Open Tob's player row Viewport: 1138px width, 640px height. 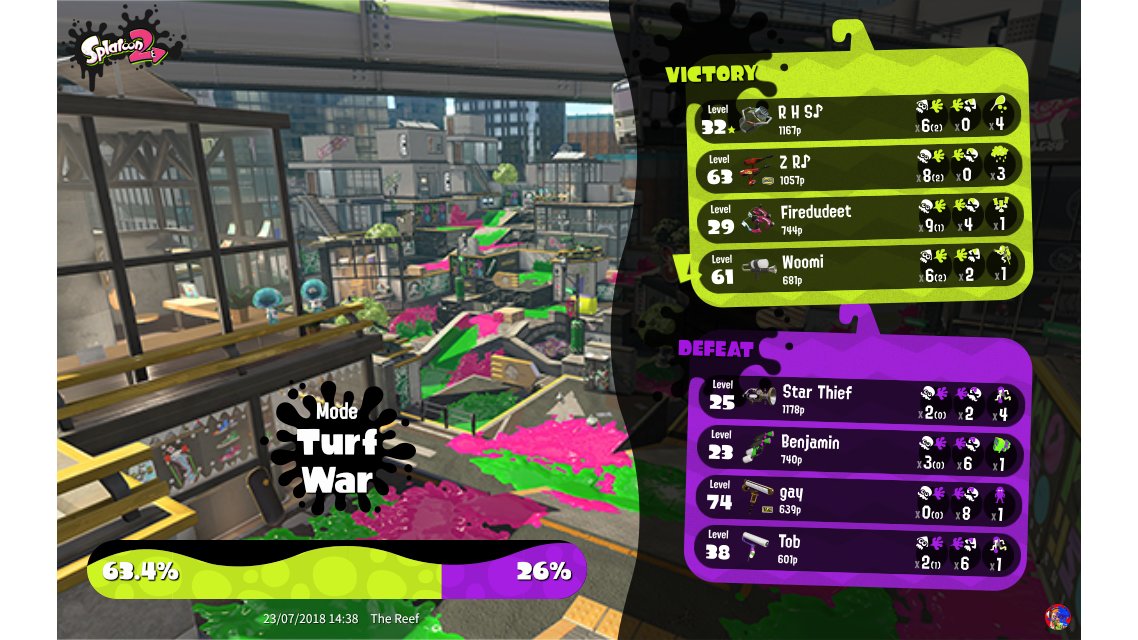pyautogui.click(x=858, y=549)
